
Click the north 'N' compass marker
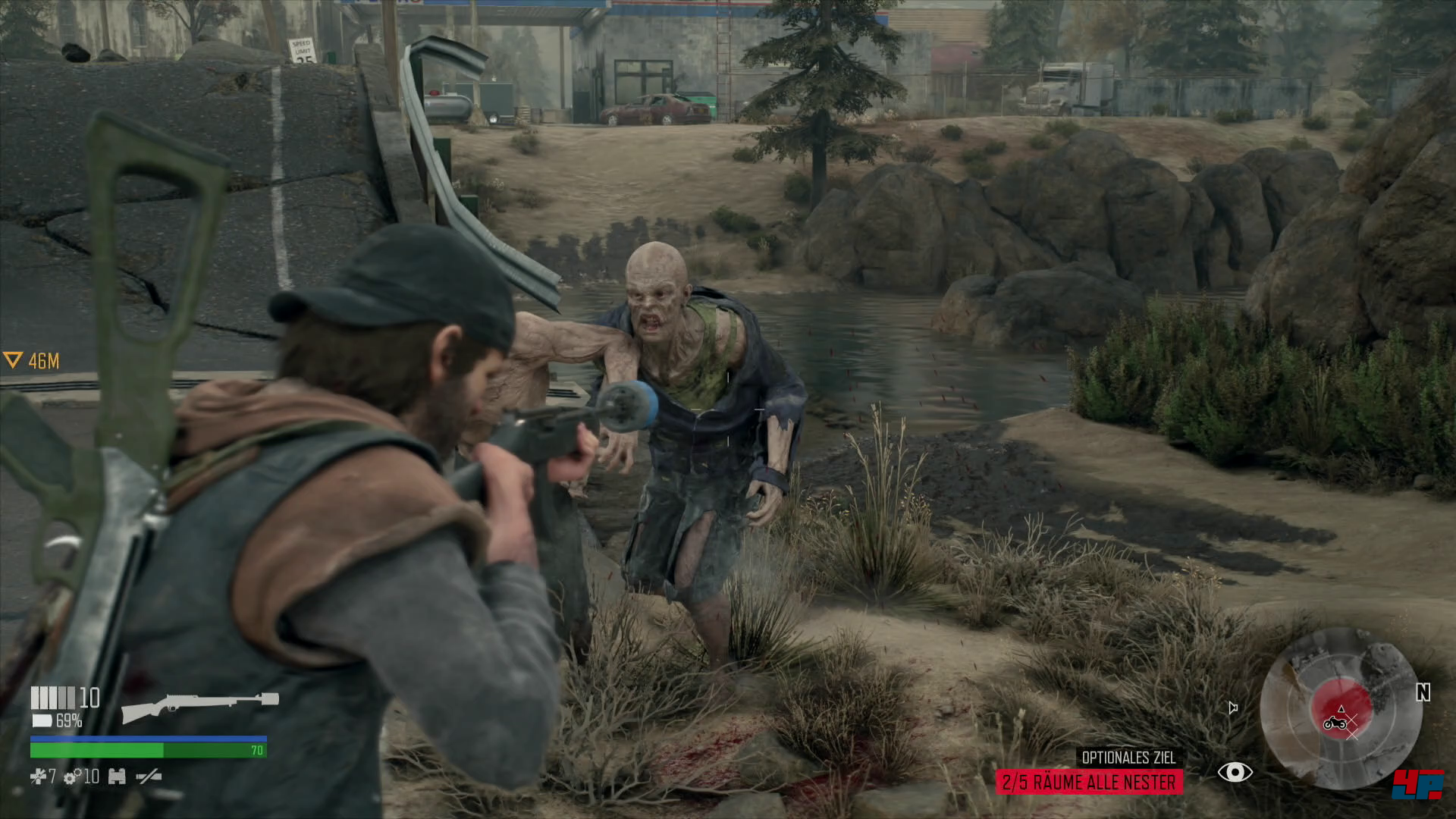click(1423, 692)
